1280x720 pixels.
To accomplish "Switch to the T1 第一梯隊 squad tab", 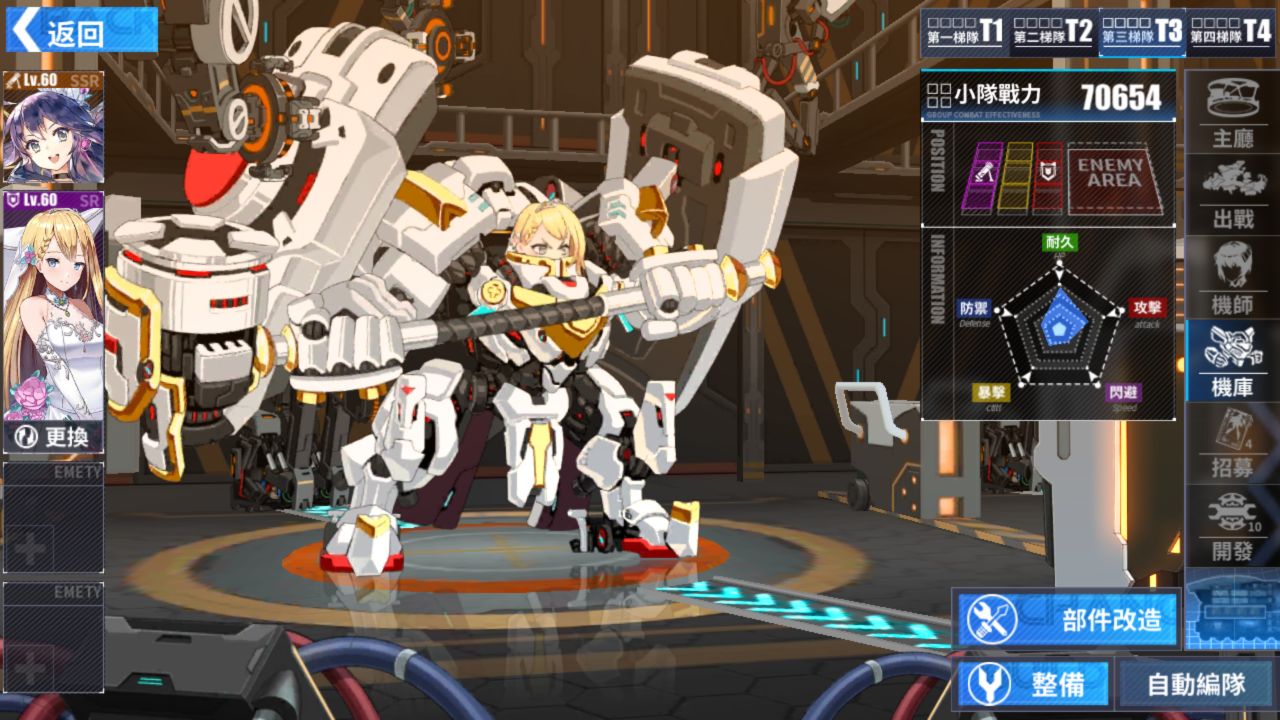I will pos(964,33).
